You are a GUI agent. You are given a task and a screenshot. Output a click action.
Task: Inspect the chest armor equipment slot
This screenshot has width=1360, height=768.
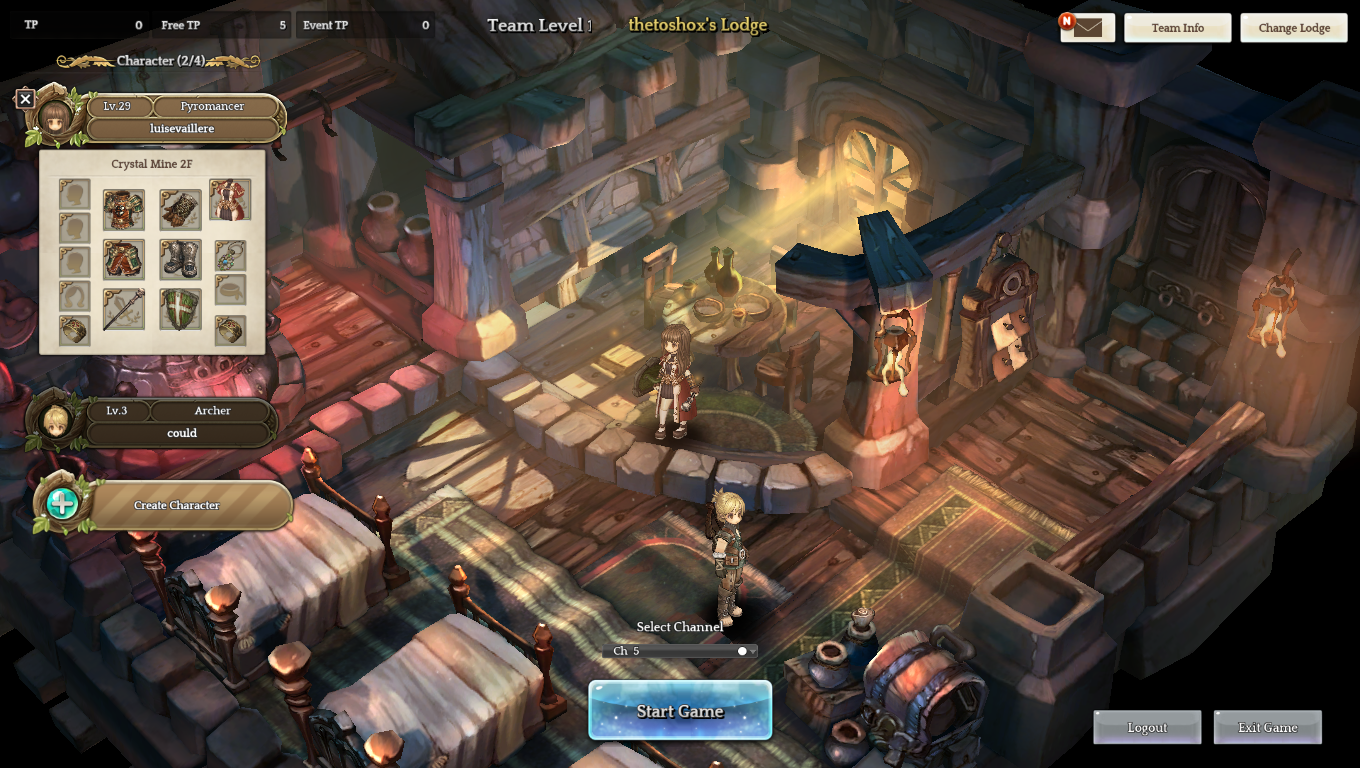[123, 210]
